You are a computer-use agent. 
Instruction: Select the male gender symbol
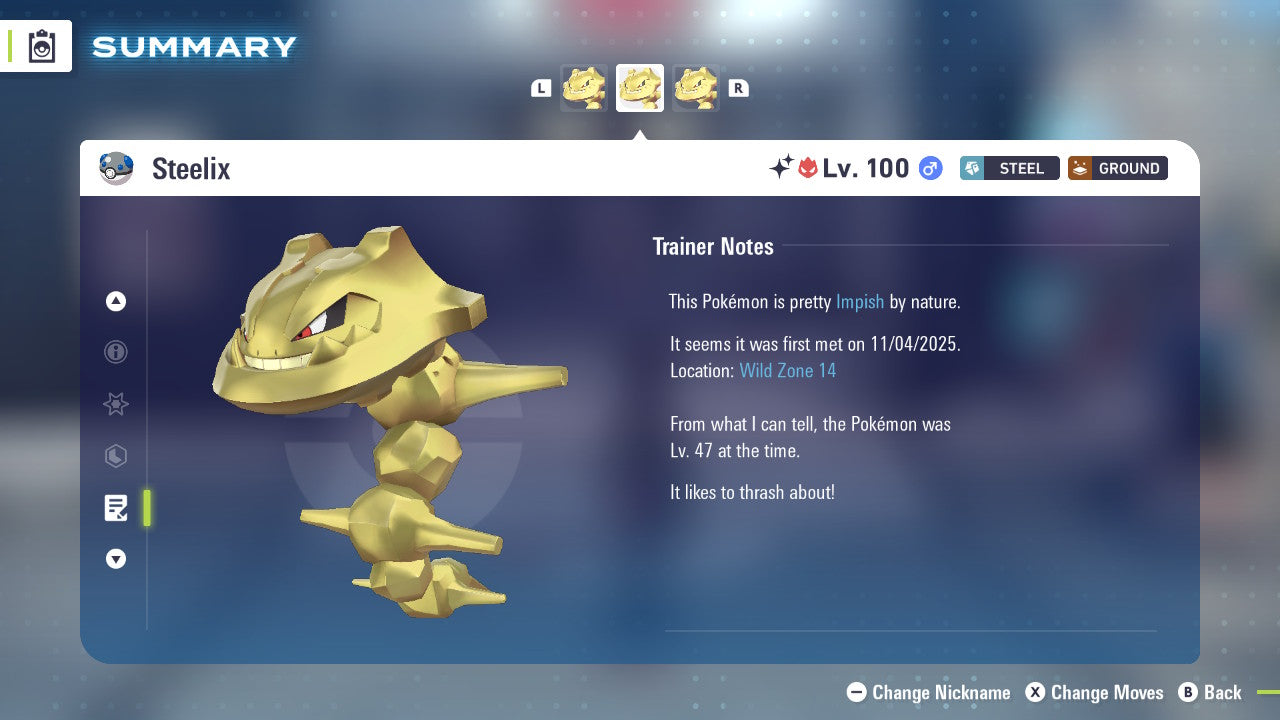(x=930, y=168)
